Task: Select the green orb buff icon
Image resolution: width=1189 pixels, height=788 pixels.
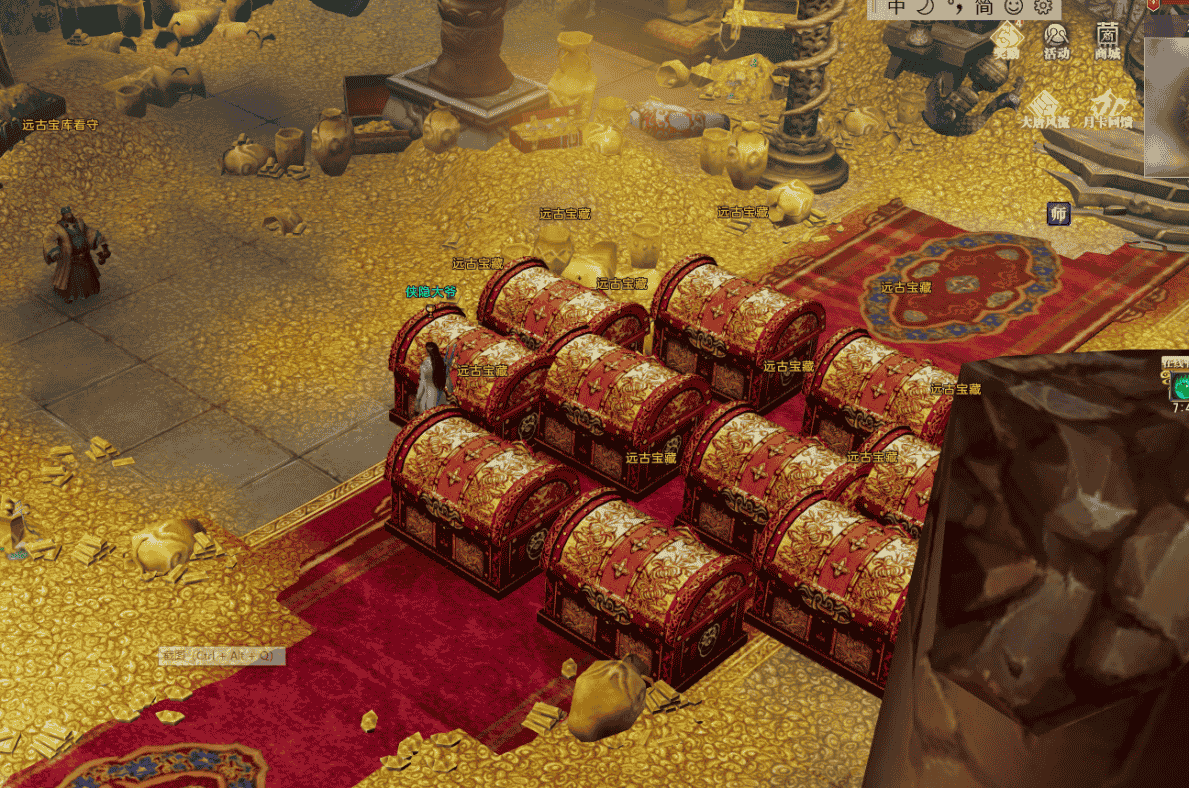Action: tap(1181, 386)
